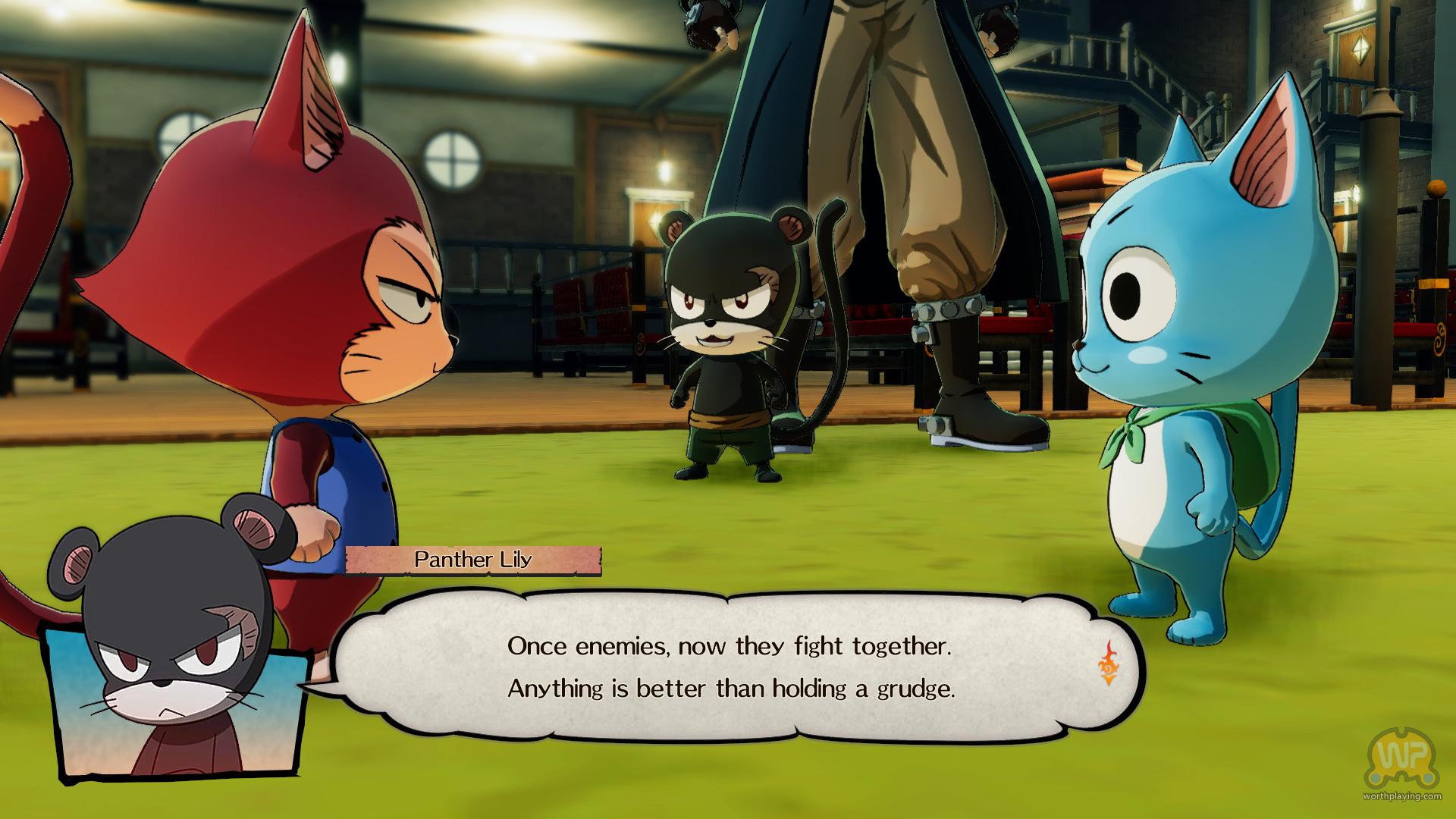The image size is (1456, 819).
Task: Click the flame continue icon in dialogue
Action: 1109,666
